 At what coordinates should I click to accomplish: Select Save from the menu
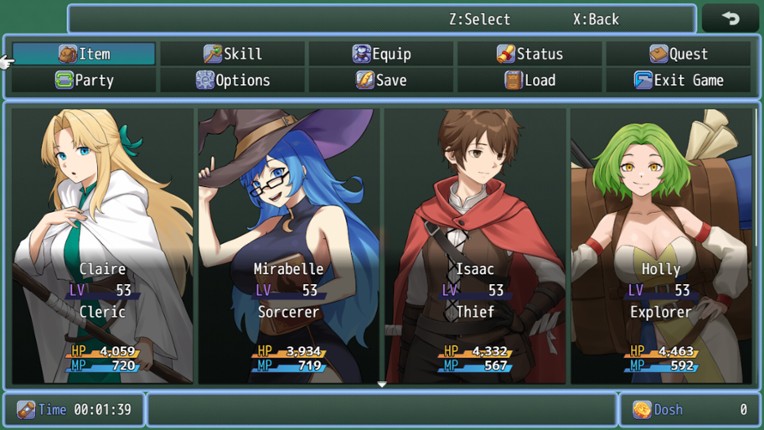pyautogui.click(x=381, y=80)
